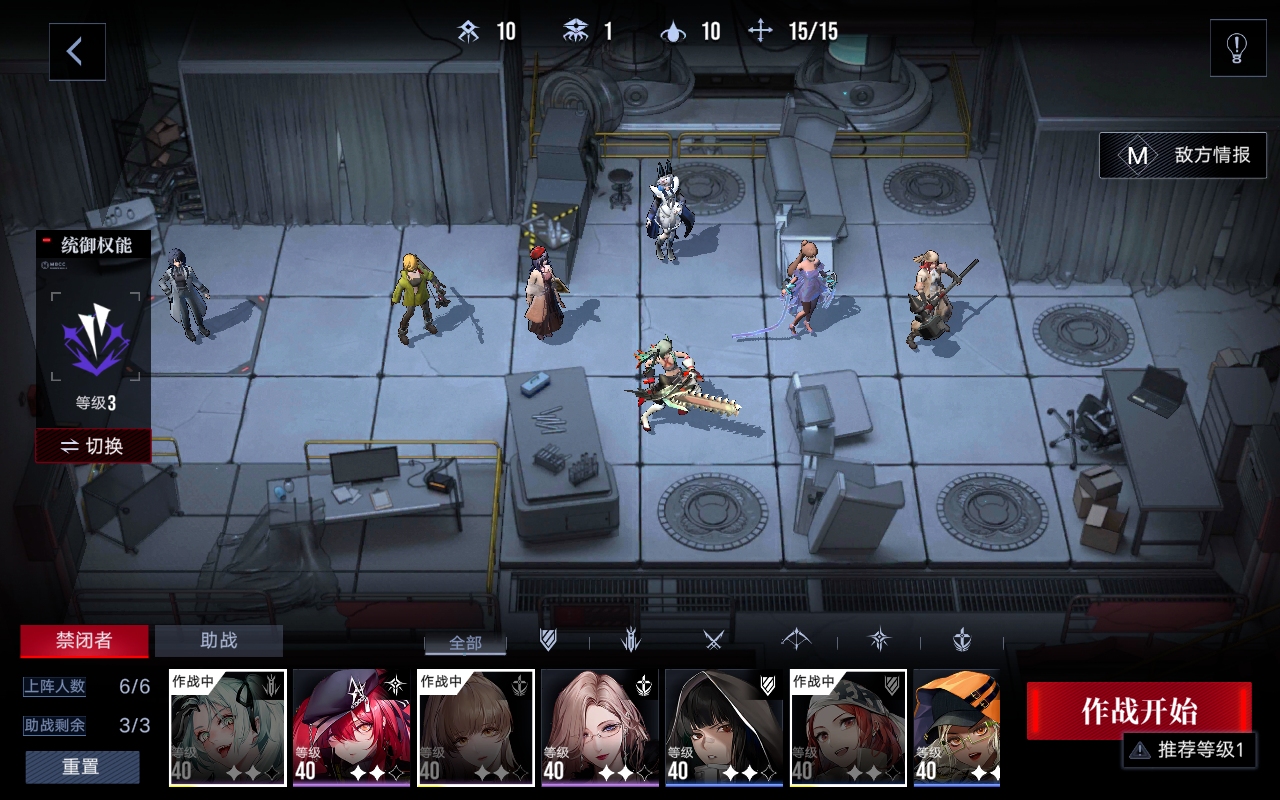Choose the orange-hooded character card

[956, 727]
